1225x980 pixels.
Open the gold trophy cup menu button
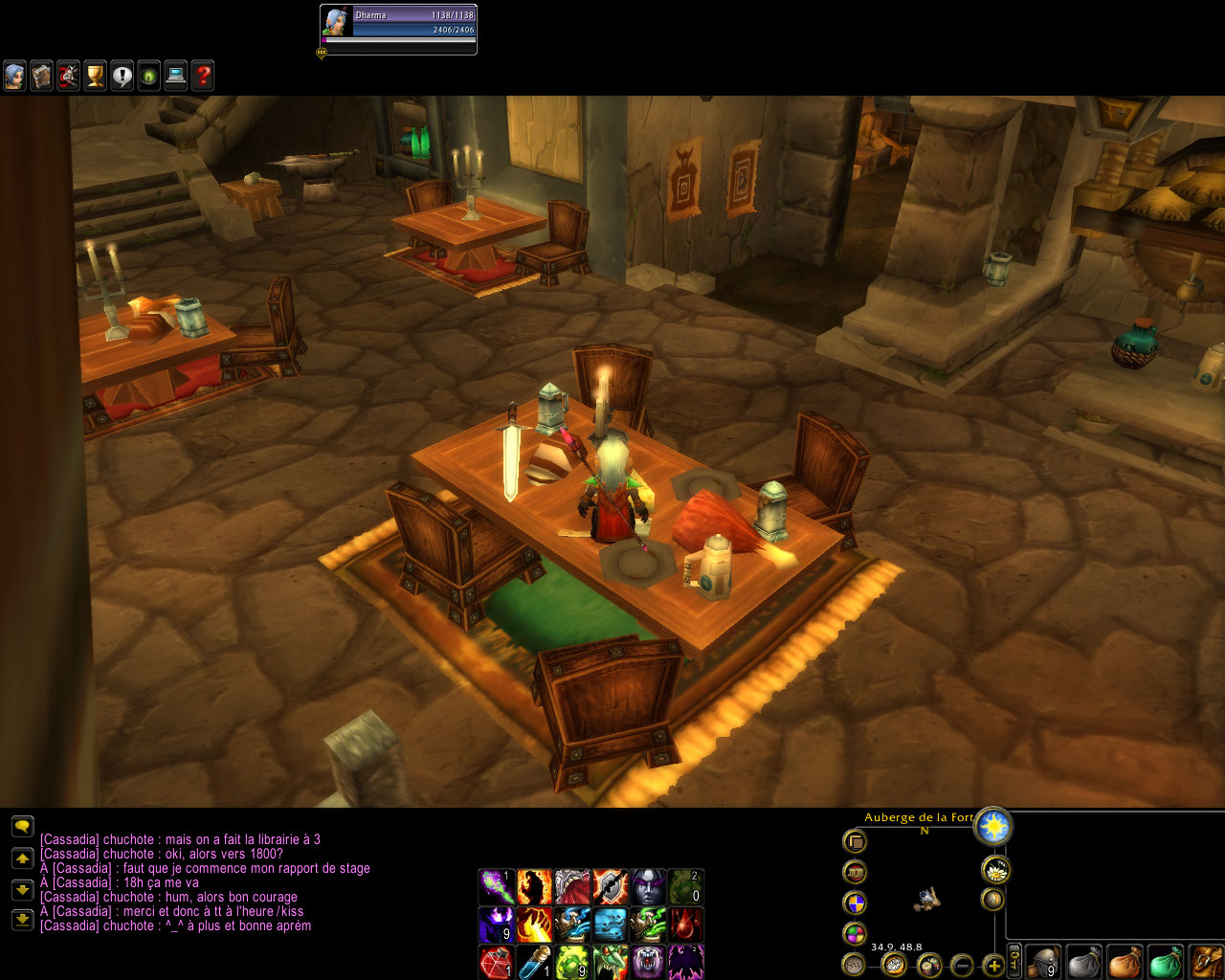(x=95, y=76)
